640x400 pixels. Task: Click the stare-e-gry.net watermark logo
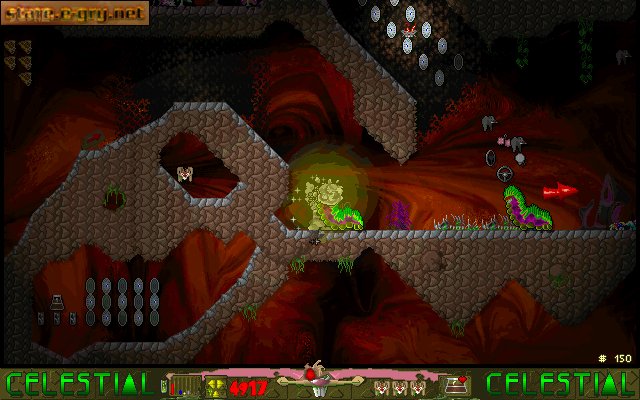point(75,12)
